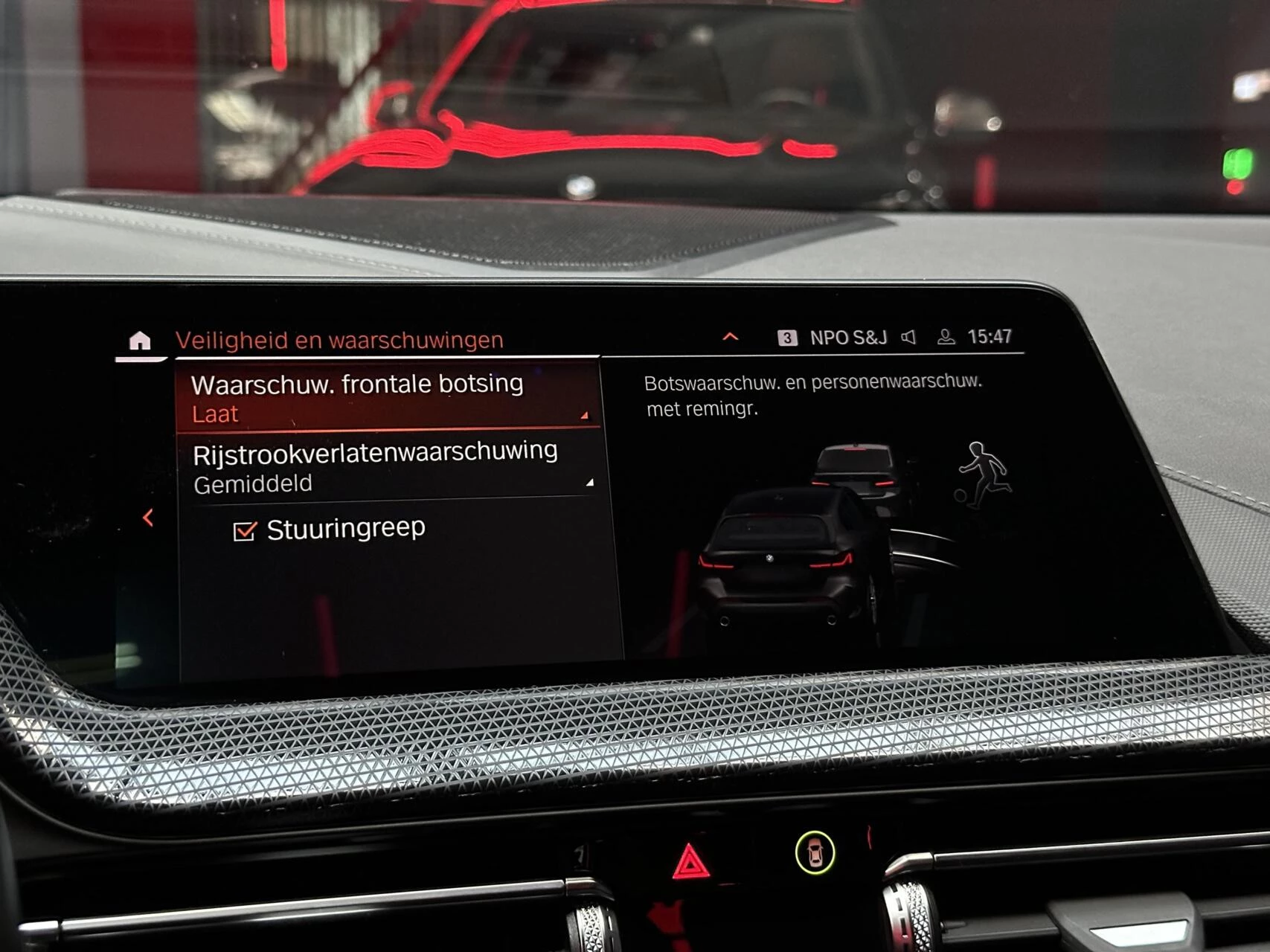Screen dimensions: 1270x952
Task: Expand the status bar up arrow
Action: (731, 337)
